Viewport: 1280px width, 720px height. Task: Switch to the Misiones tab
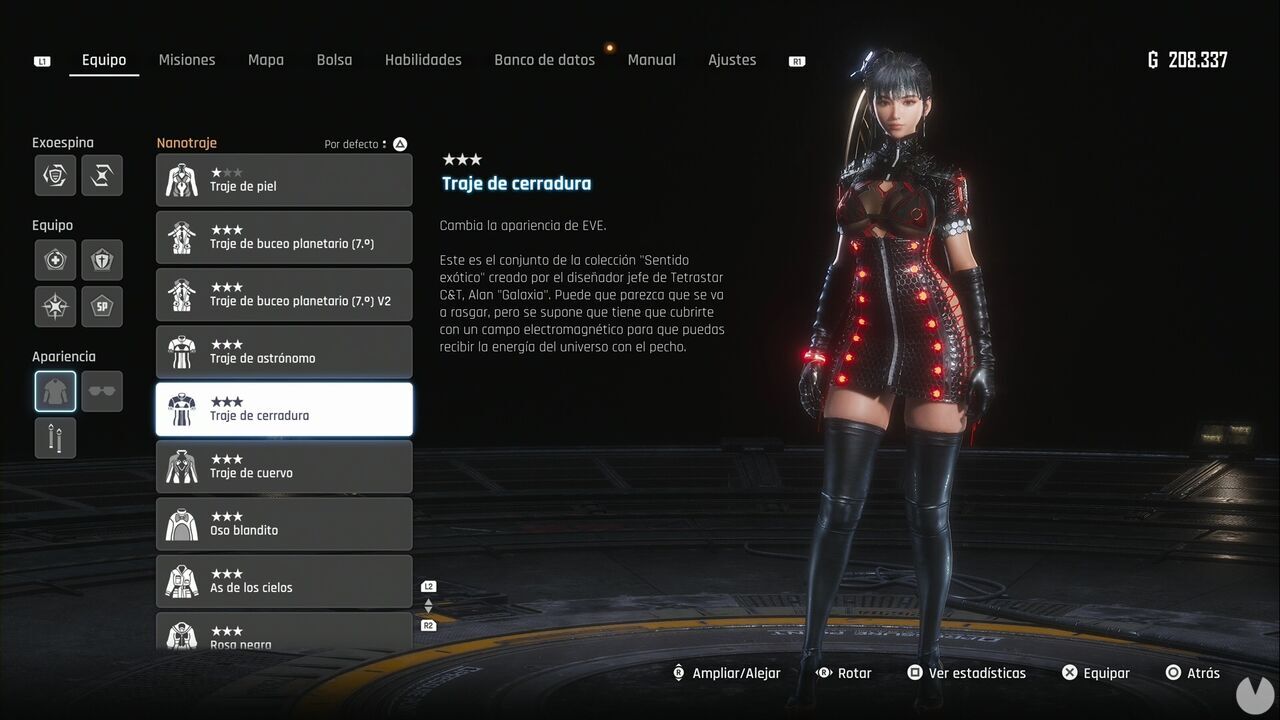coord(187,59)
